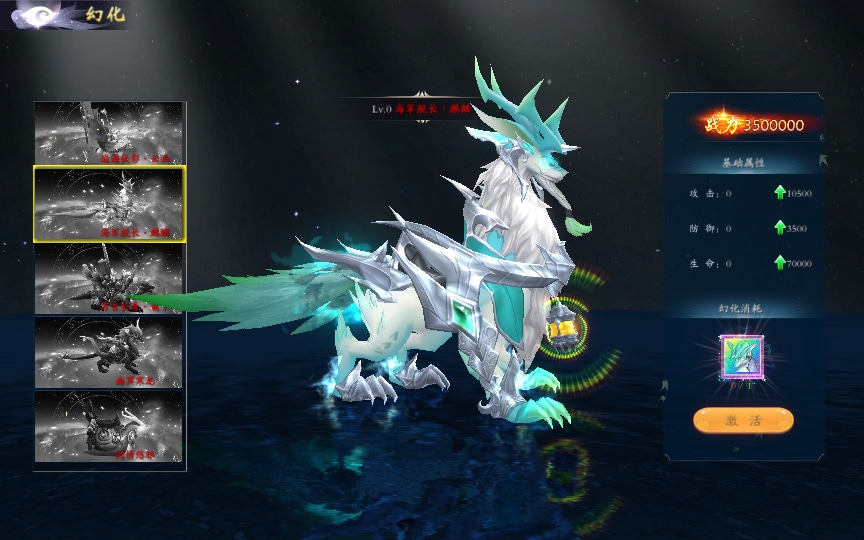Click the orange 激活 activate button

click(x=743, y=421)
